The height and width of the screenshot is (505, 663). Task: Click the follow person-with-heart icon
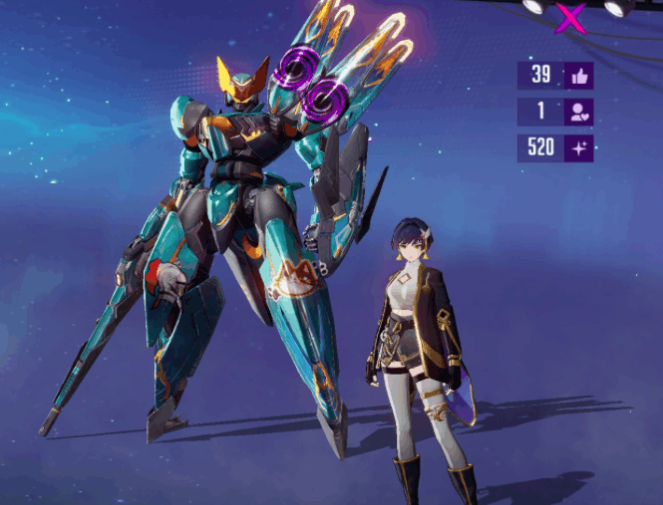coord(579,113)
